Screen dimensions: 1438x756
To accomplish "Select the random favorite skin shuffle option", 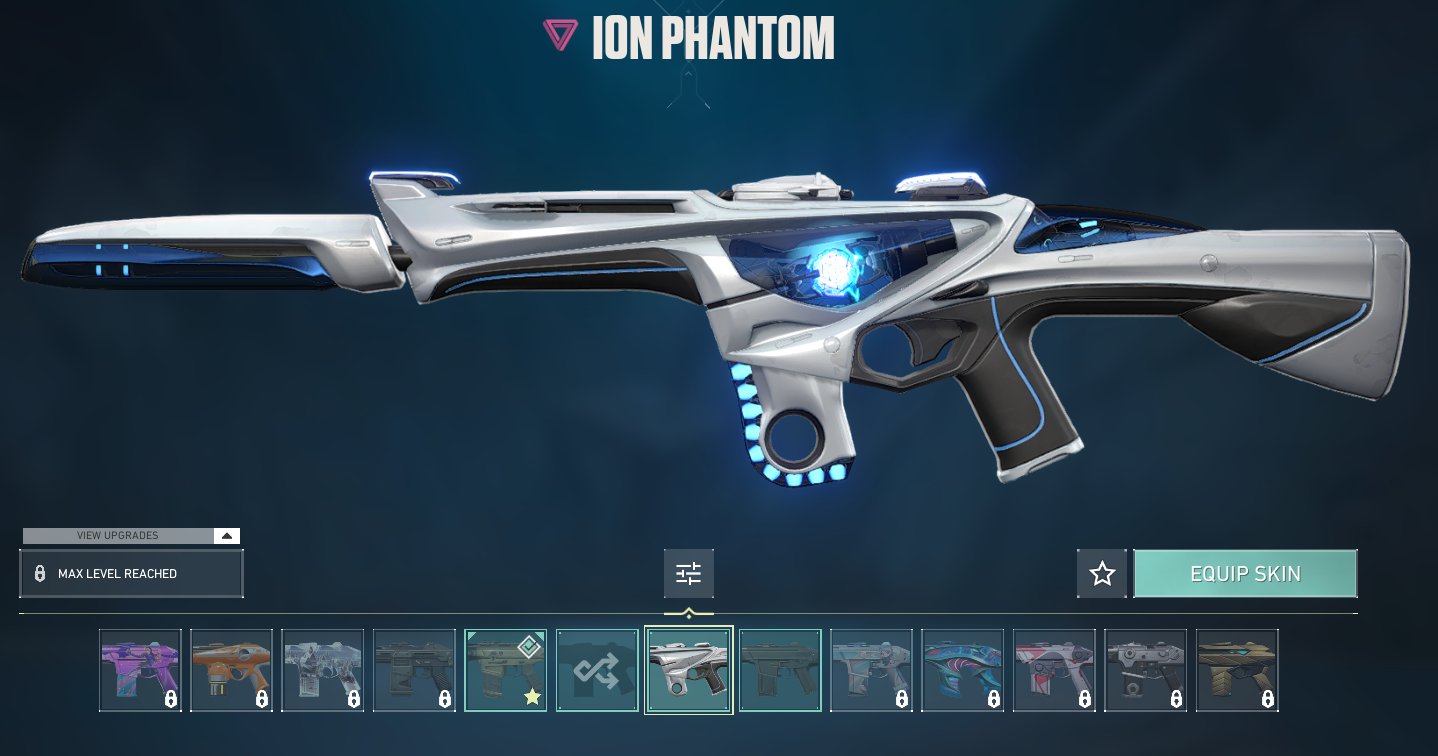I will coord(597,668).
